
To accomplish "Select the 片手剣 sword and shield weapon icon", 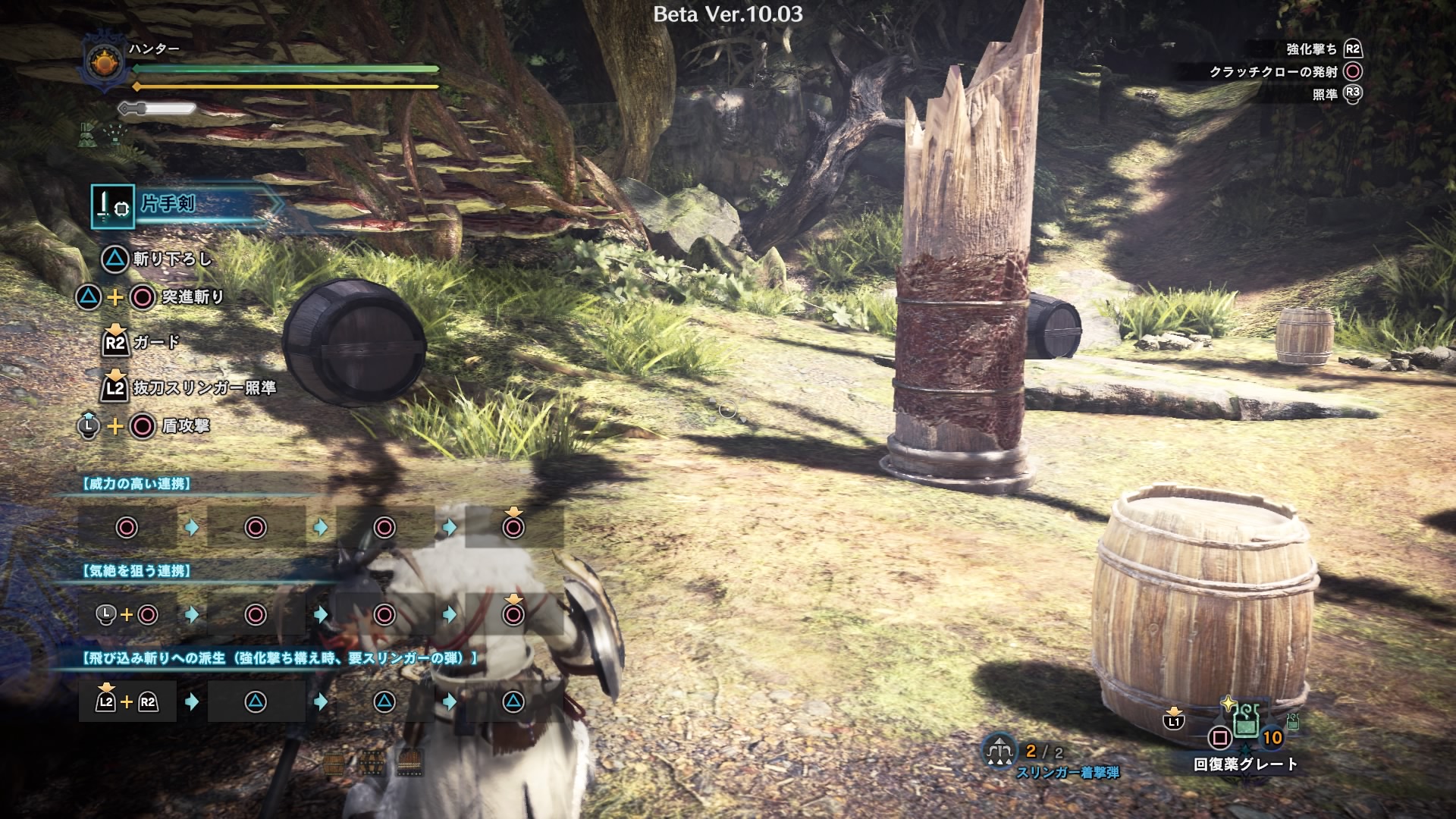I will click(112, 206).
